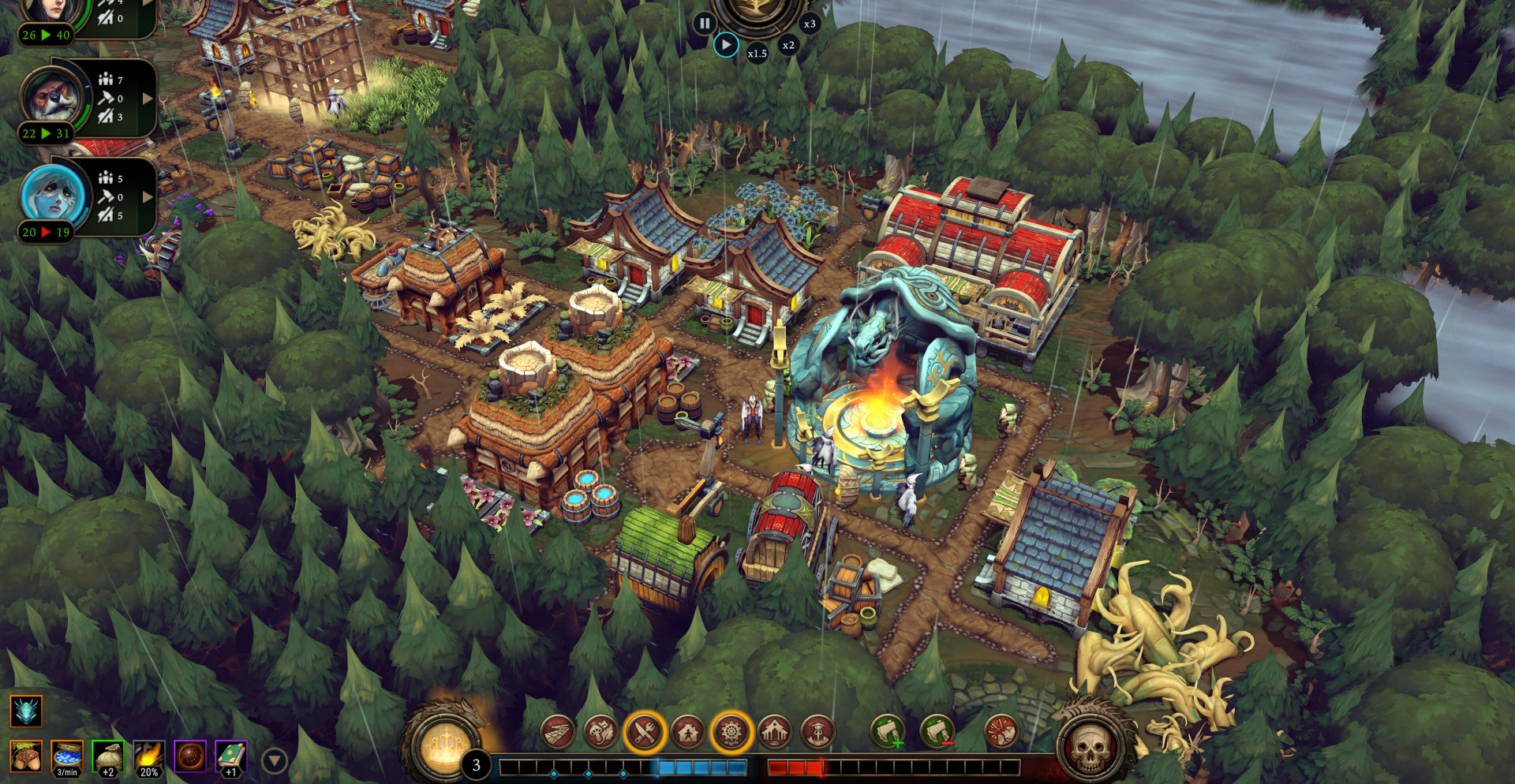Open the fox species portrait panel

pos(53,98)
